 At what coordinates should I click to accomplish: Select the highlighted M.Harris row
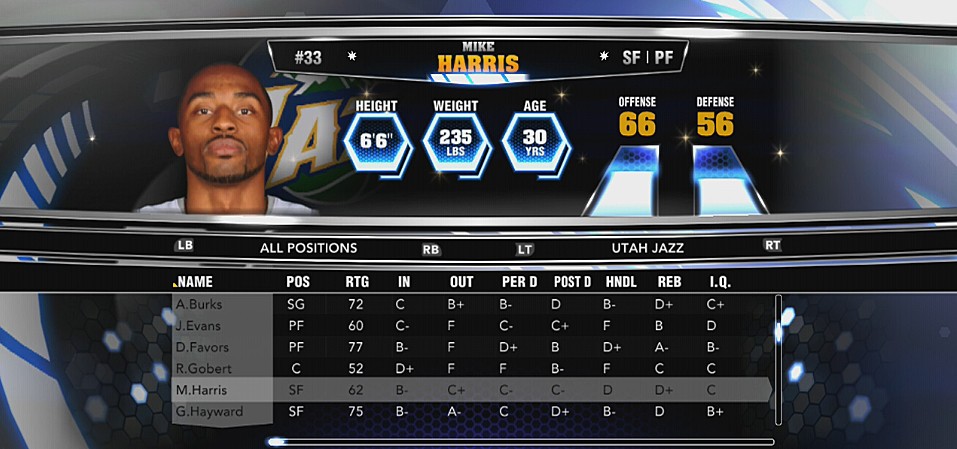[470, 390]
